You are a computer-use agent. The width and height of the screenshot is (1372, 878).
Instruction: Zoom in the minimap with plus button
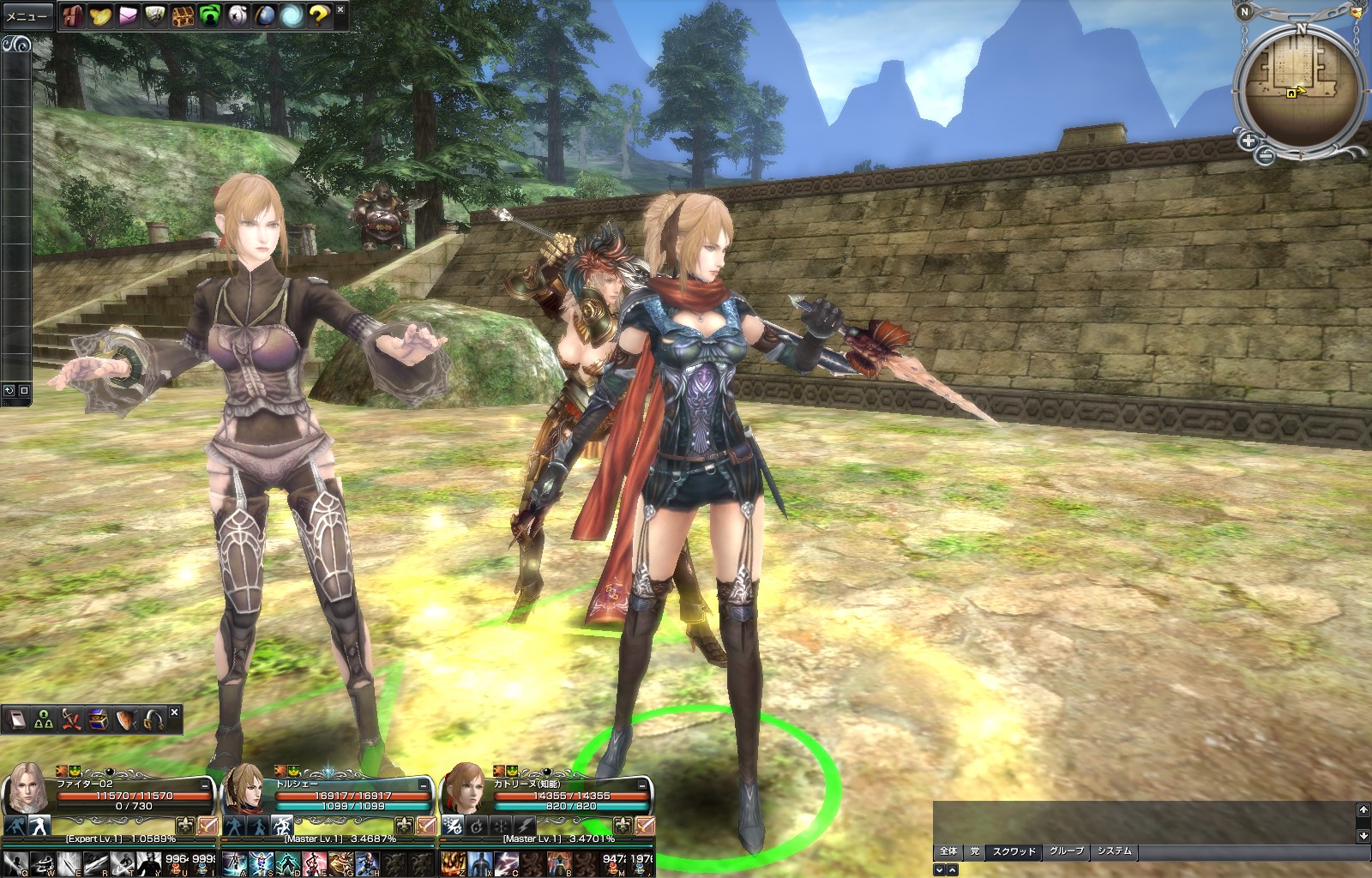point(1248,141)
